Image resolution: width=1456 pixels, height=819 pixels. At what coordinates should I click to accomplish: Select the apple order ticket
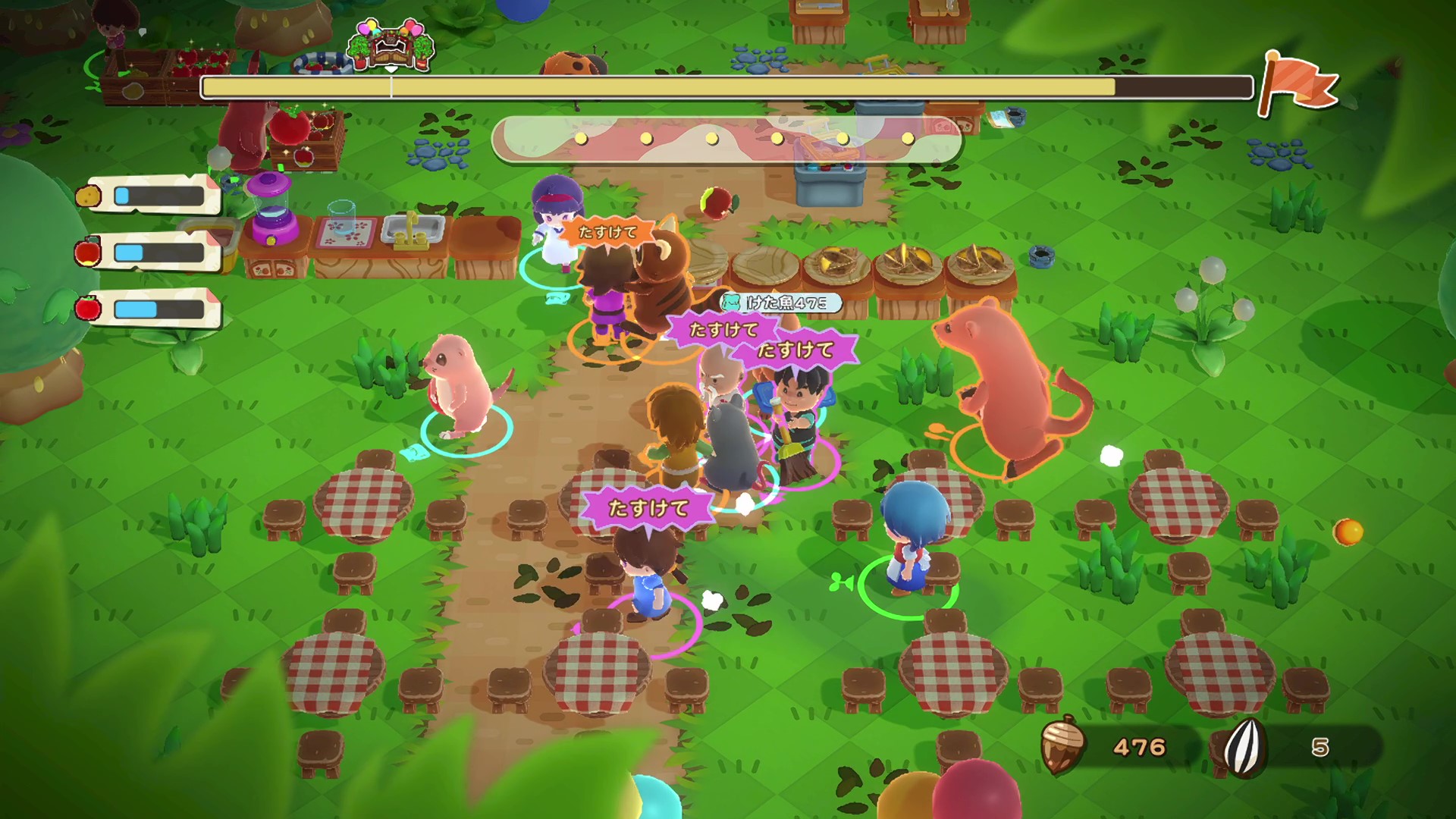152,252
